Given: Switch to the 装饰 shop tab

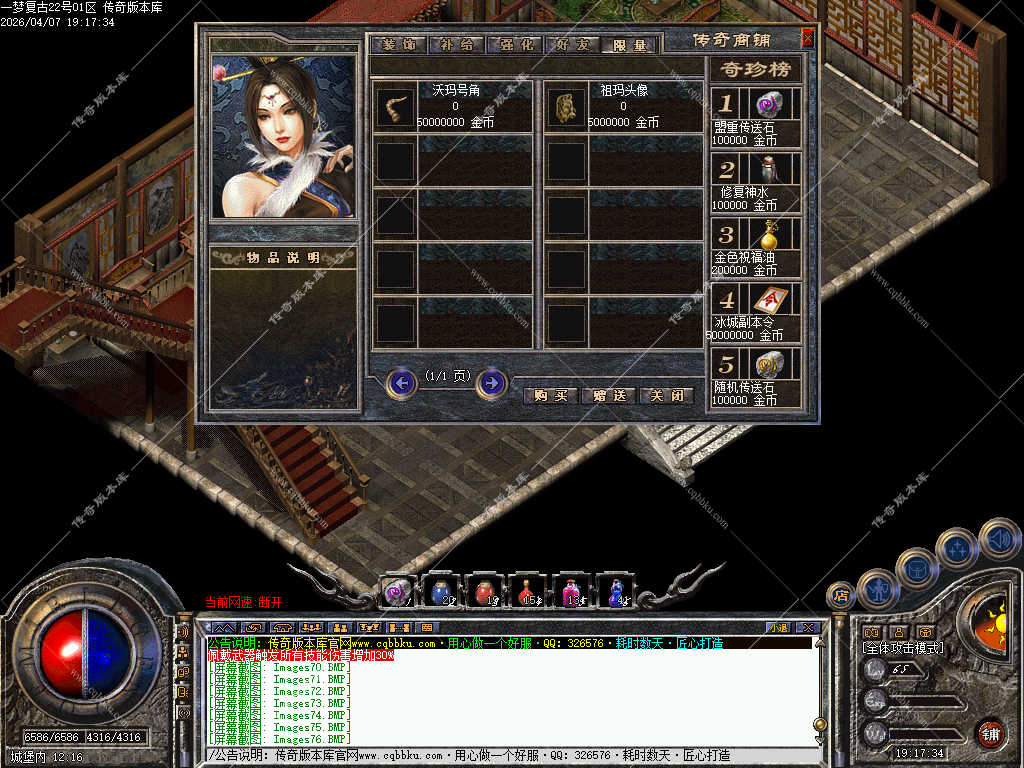Looking at the screenshot, I should pos(398,45).
